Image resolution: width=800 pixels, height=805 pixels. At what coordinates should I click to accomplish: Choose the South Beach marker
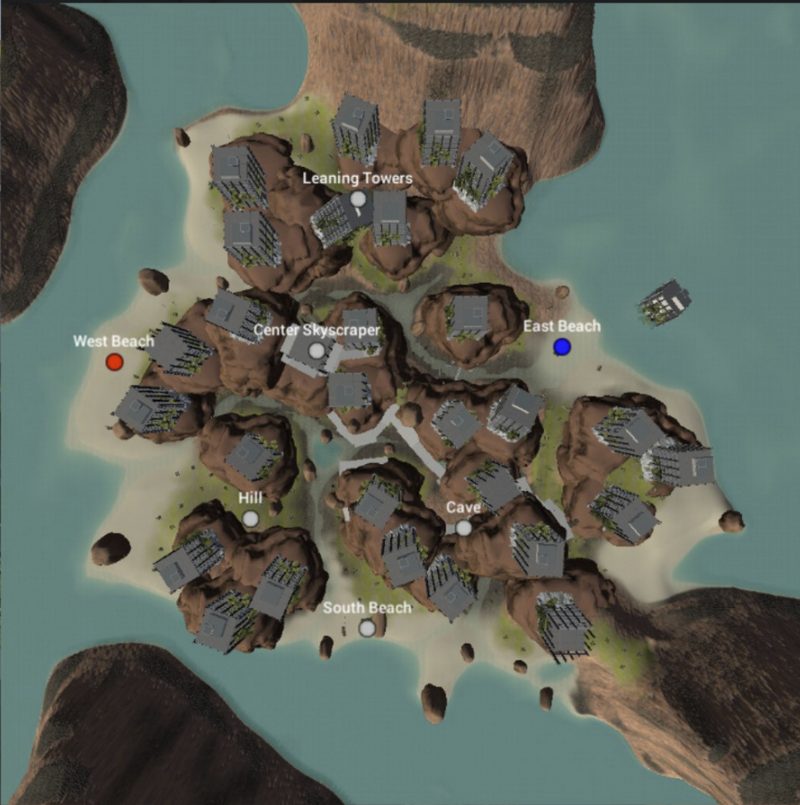(x=367, y=627)
